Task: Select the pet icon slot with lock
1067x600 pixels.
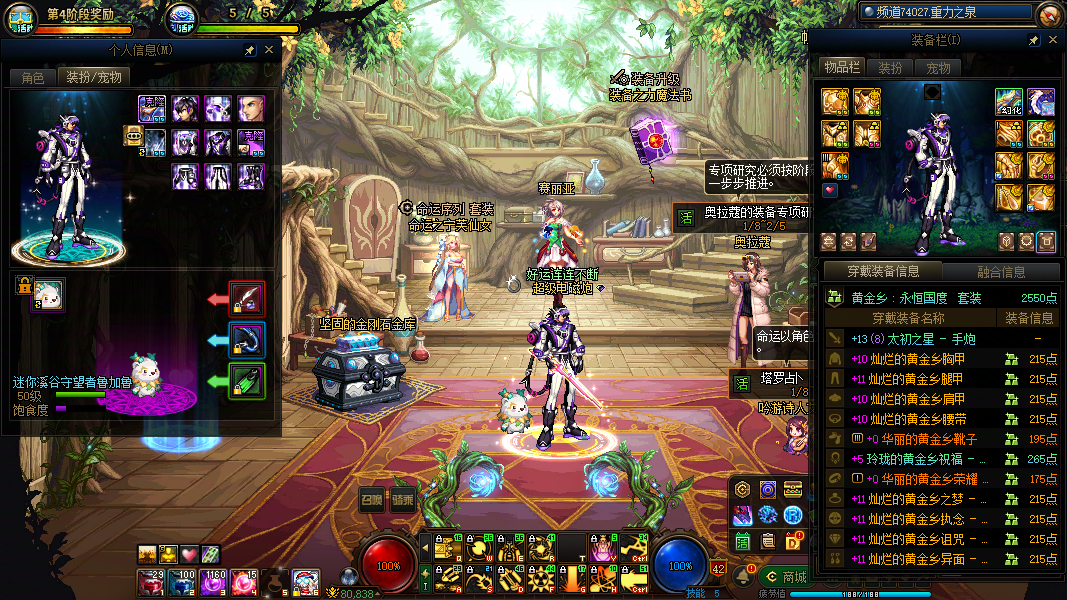Action: 47,295
